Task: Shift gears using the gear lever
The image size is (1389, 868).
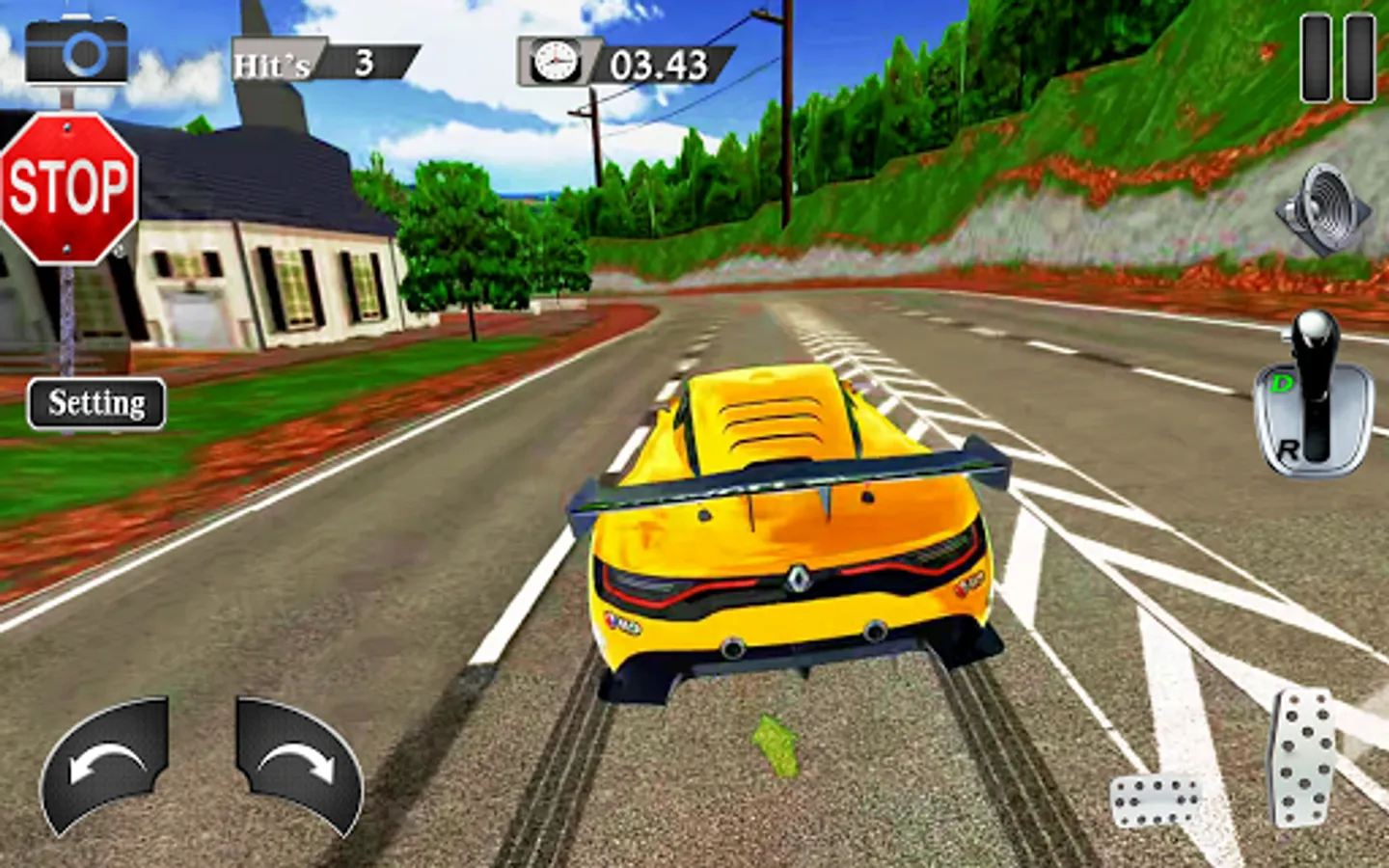Action: [1313, 395]
